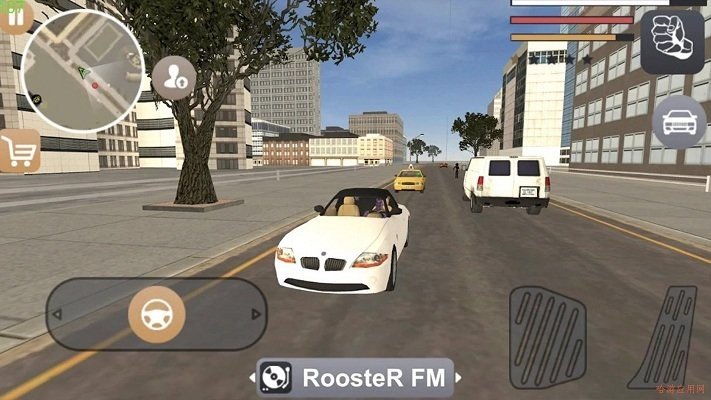Switch to the previous radio station

coord(251,378)
